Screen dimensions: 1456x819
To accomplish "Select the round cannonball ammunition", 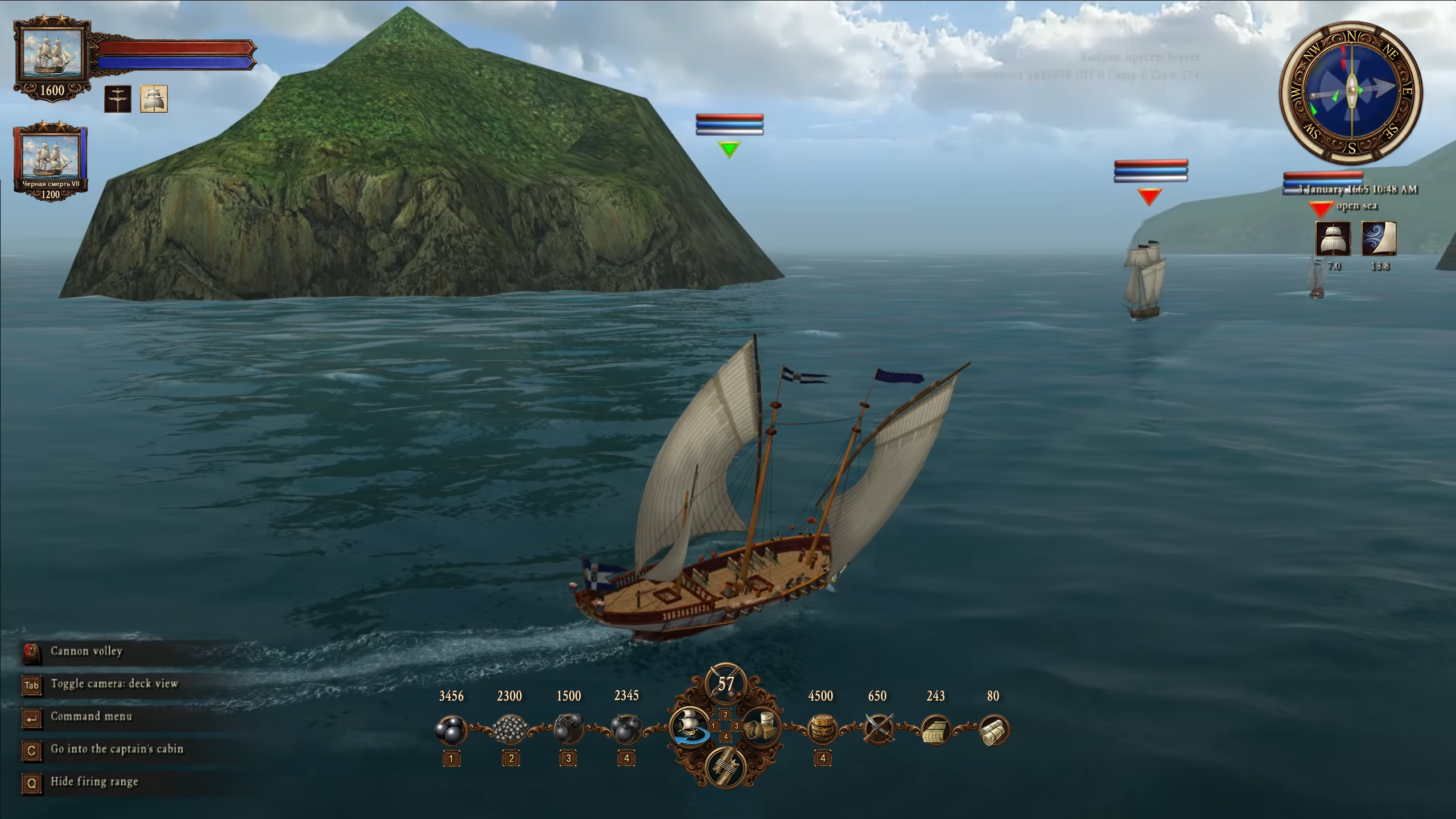I will [x=451, y=730].
